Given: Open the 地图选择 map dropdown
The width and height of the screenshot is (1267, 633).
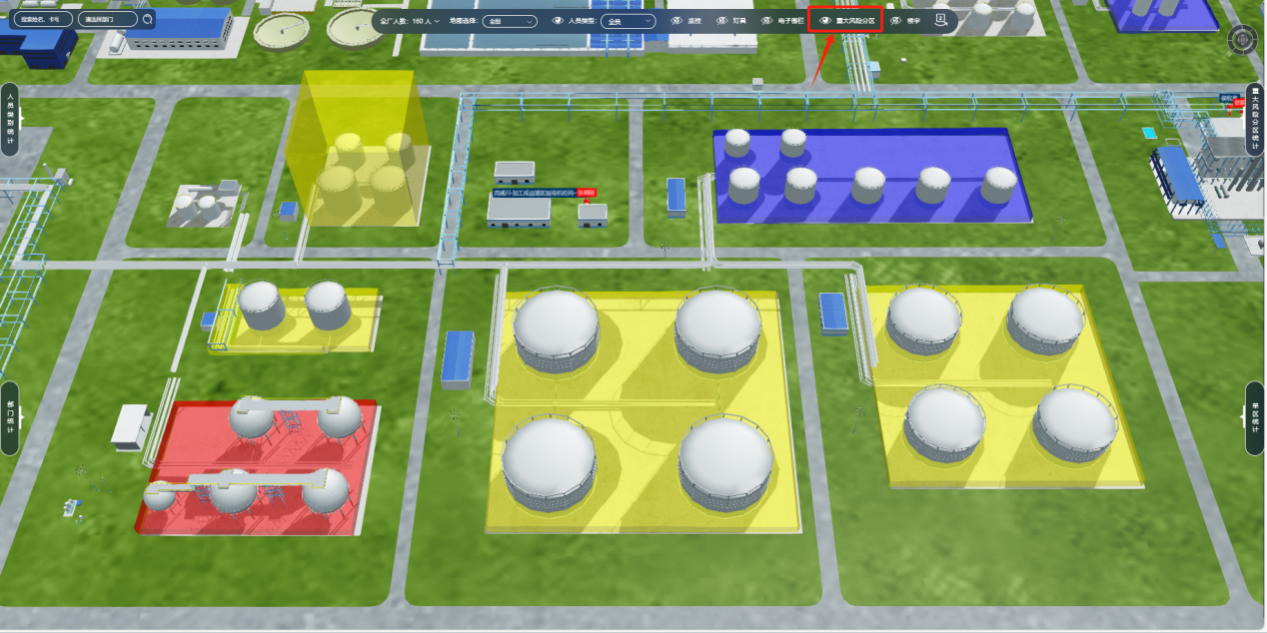Looking at the screenshot, I should [x=509, y=20].
